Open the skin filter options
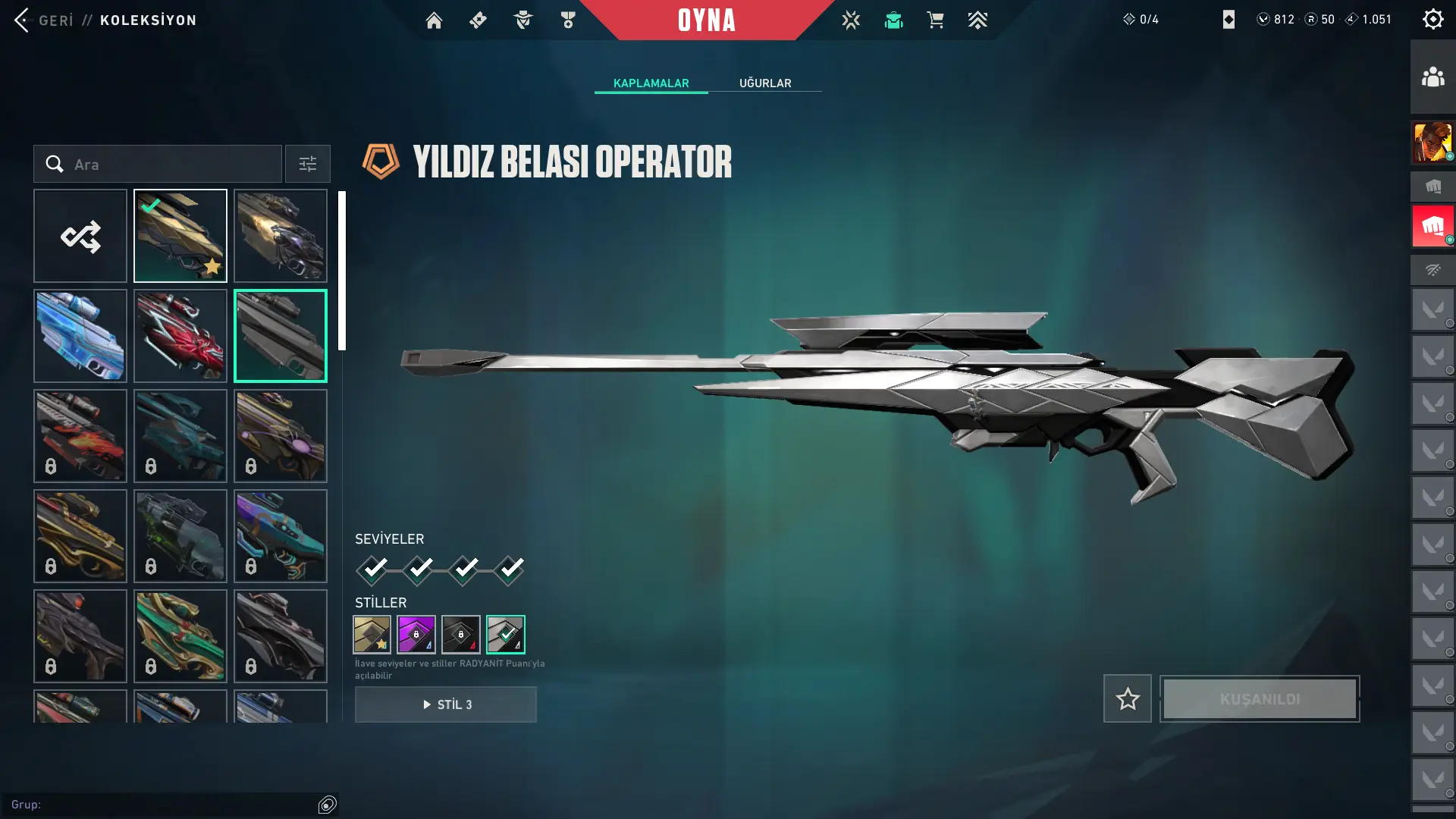 click(307, 165)
